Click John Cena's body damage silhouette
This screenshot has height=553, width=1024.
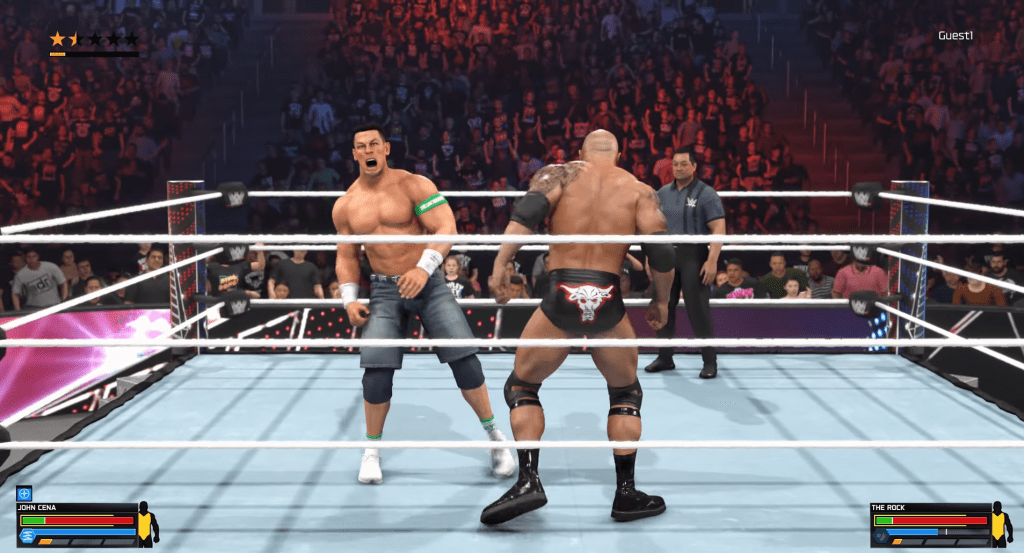point(146,524)
